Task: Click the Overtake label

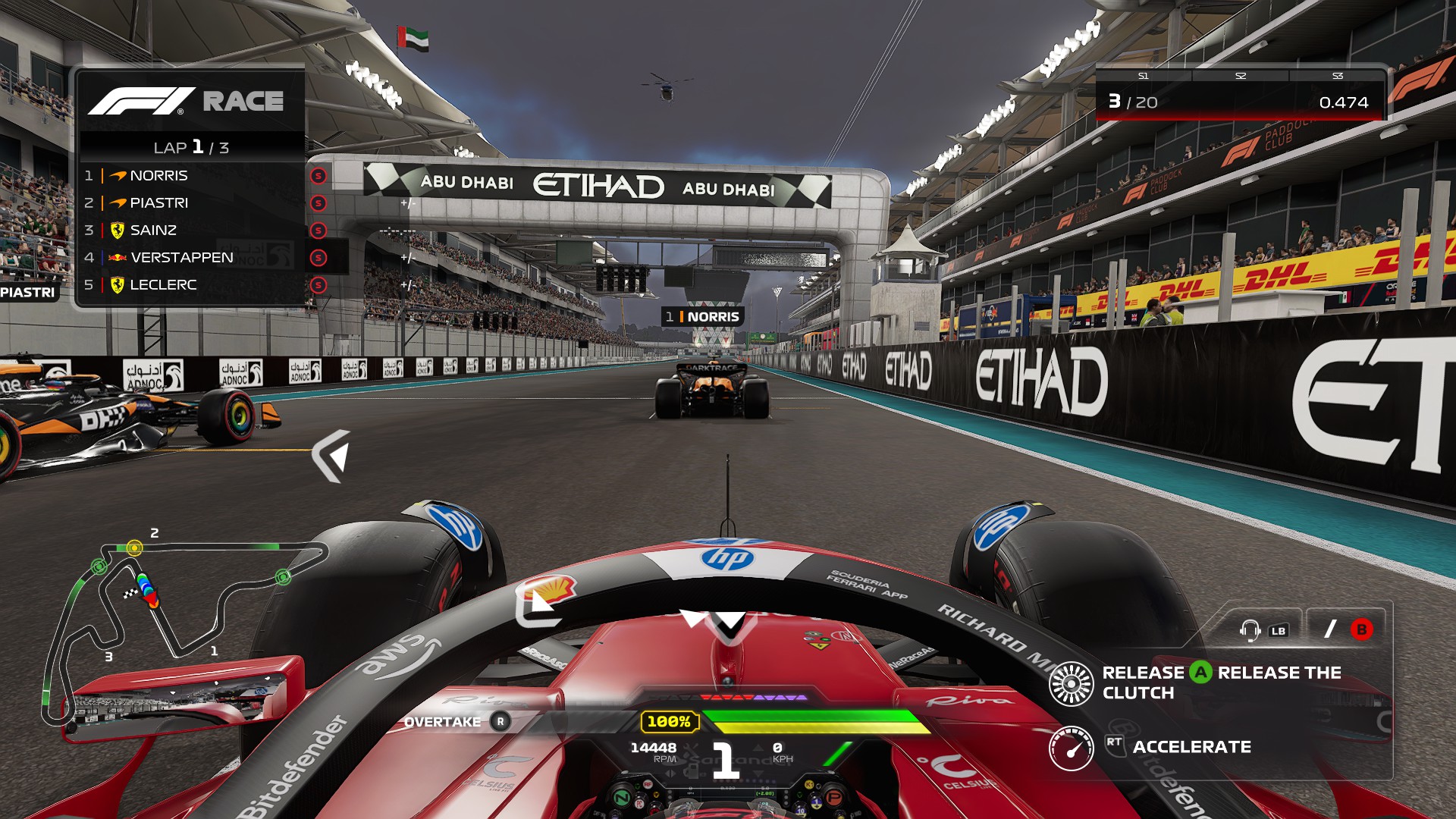Action: coord(442,722)
